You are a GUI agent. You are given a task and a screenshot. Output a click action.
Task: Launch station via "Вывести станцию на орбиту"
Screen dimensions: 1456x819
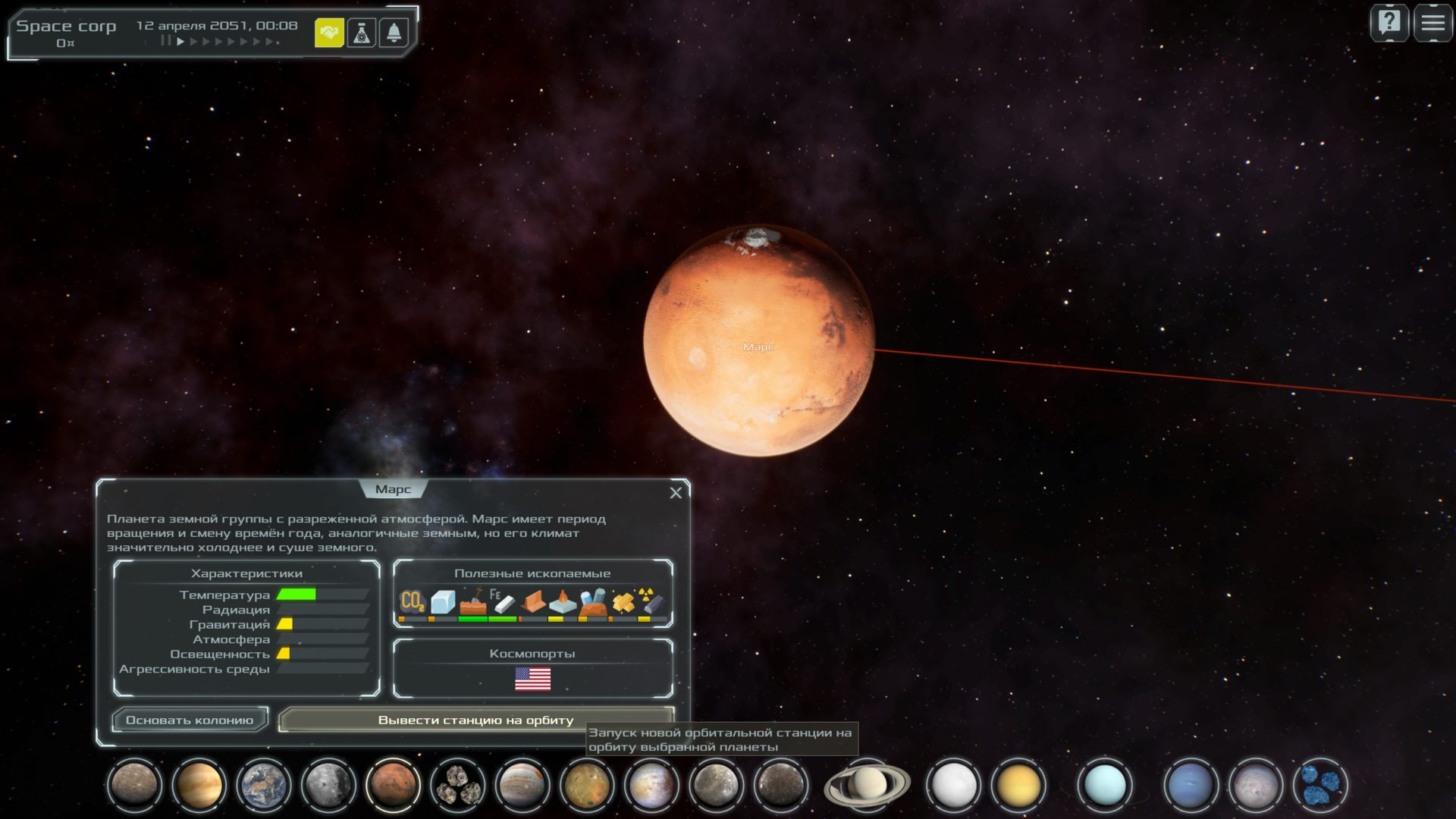(x=475, y=720)
